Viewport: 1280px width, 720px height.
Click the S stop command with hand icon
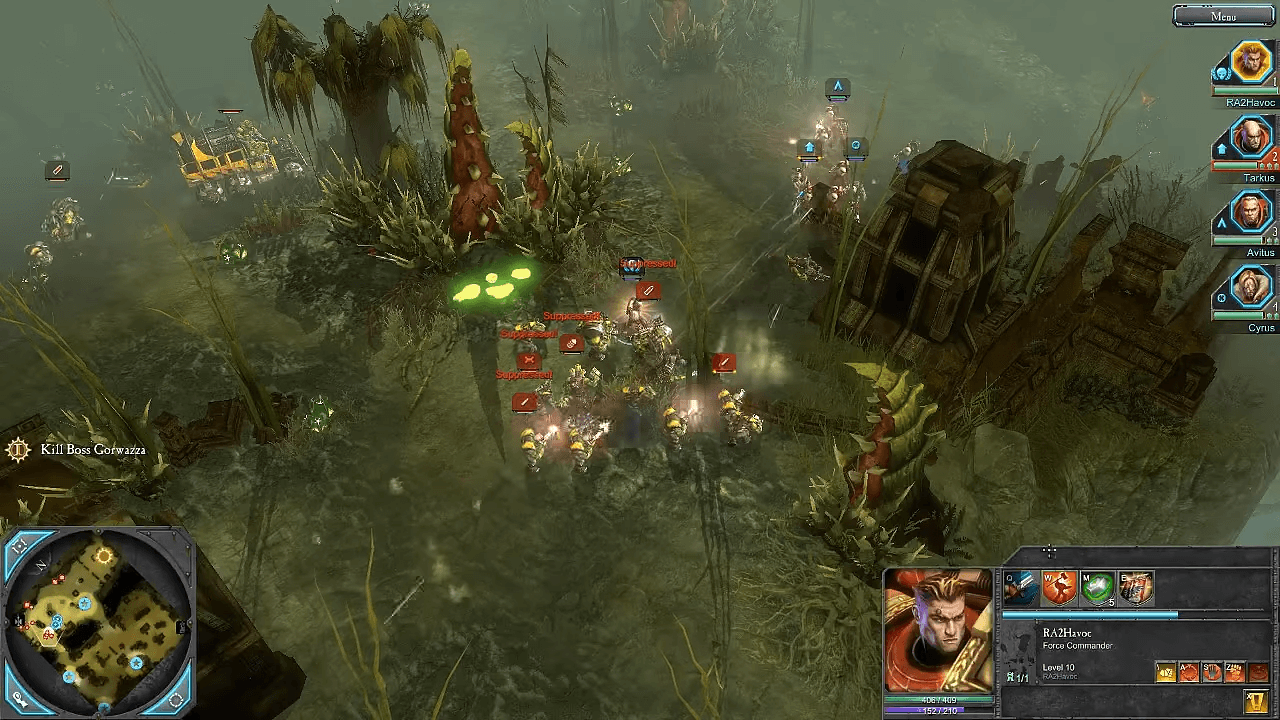(x=1212, y=672)
